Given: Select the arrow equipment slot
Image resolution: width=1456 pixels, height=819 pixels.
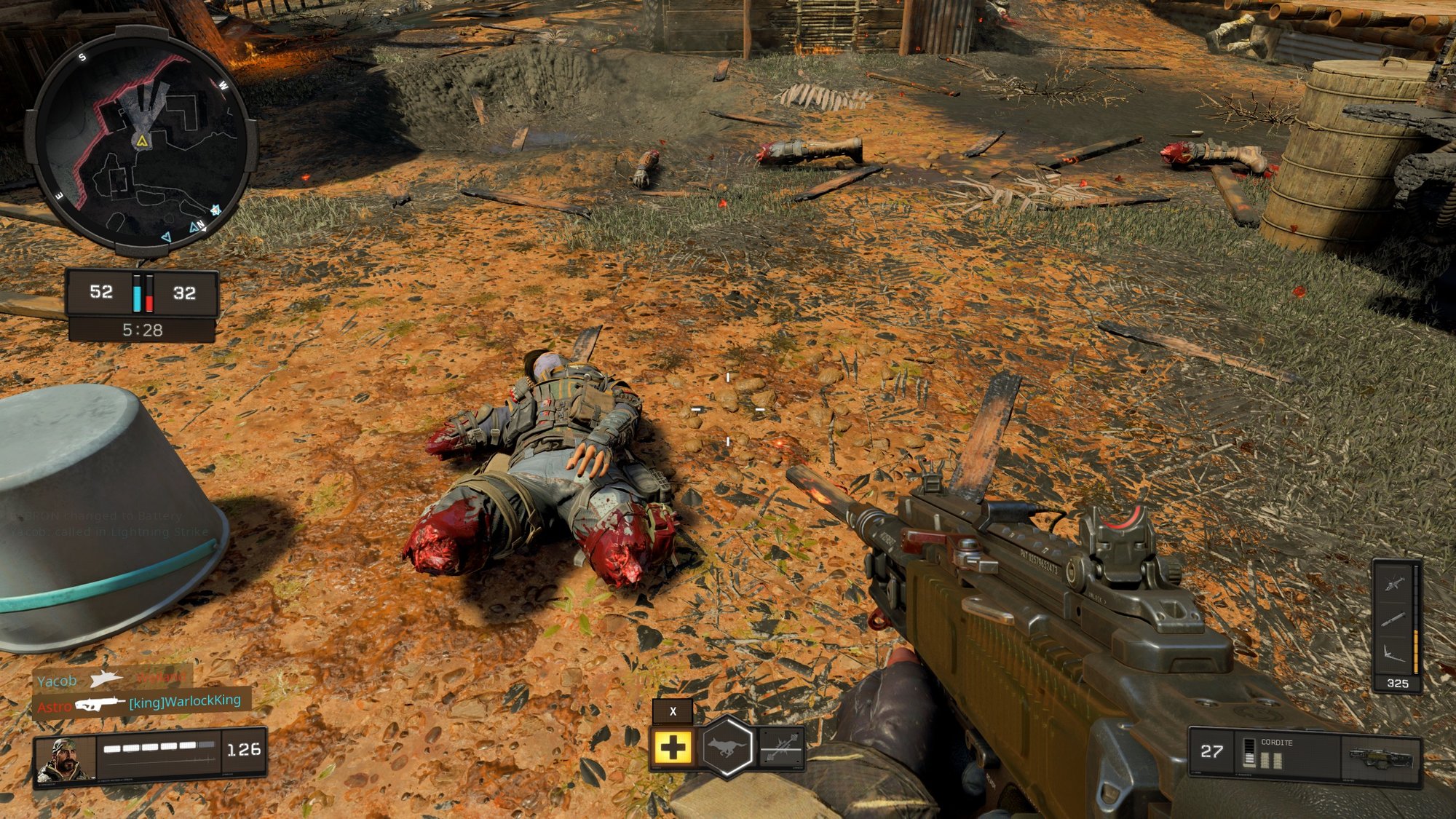Looking at the screenshot, I should tap(781, 747).
